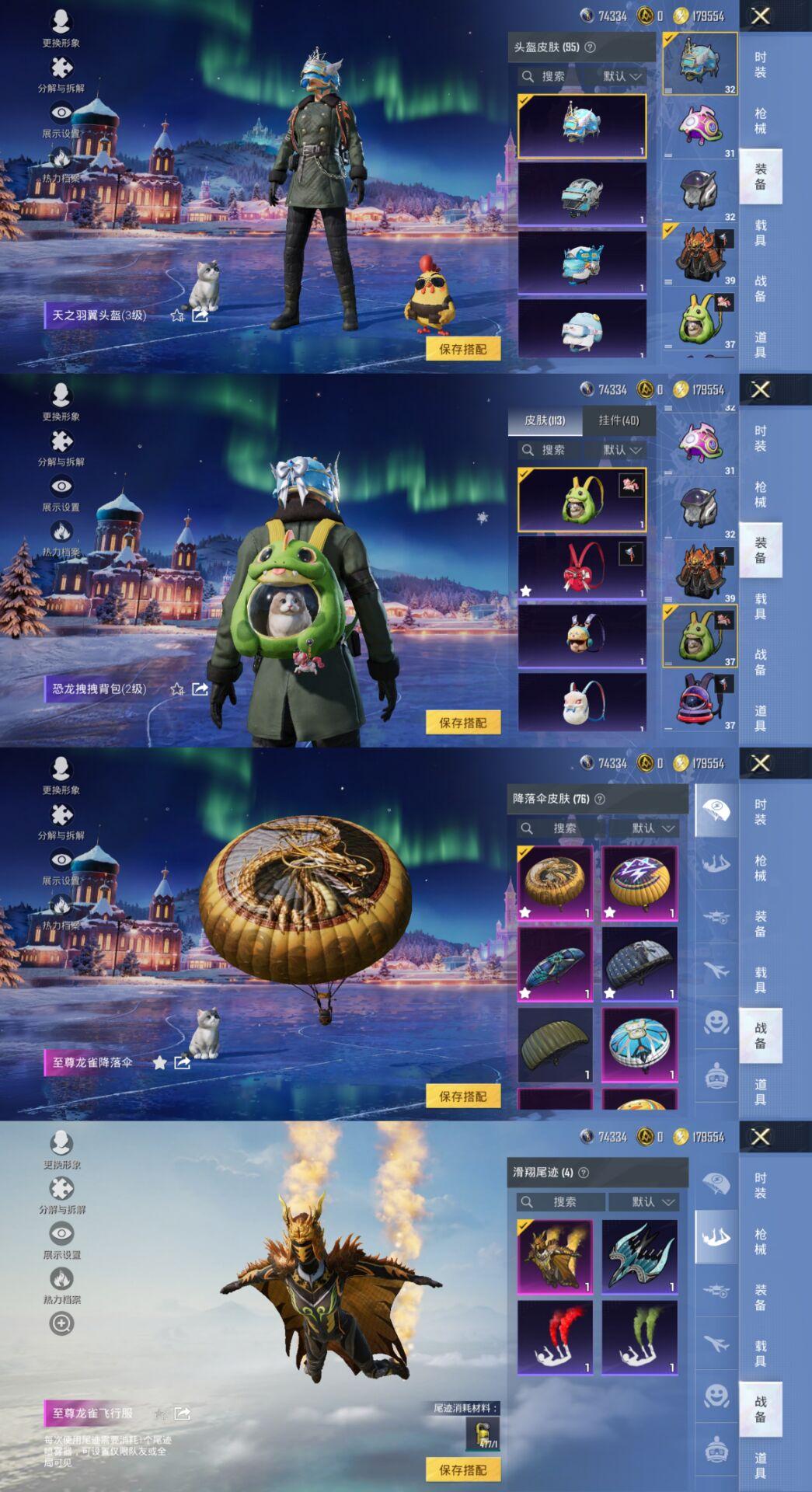
Task: Pick the golden dragon parachute thumbnail
Action: [x=555, y=884]
